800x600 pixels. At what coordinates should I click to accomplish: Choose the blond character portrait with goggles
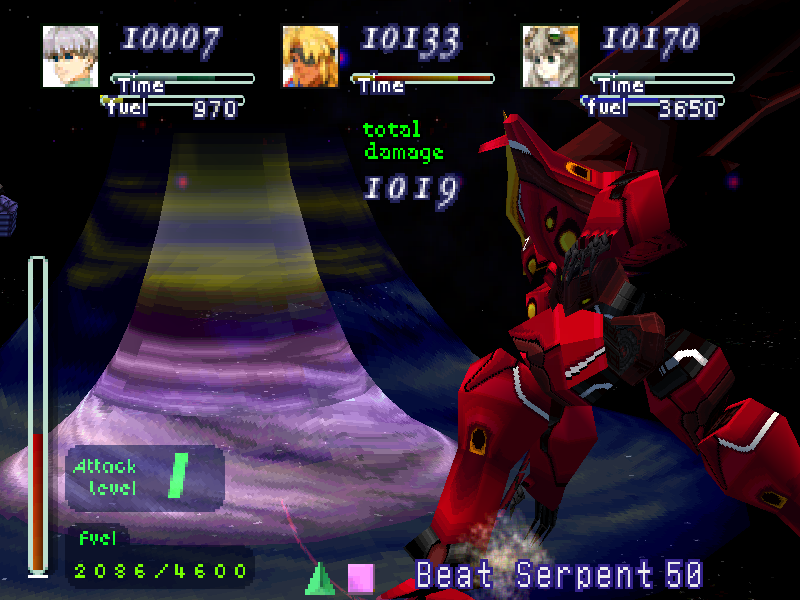310,56
